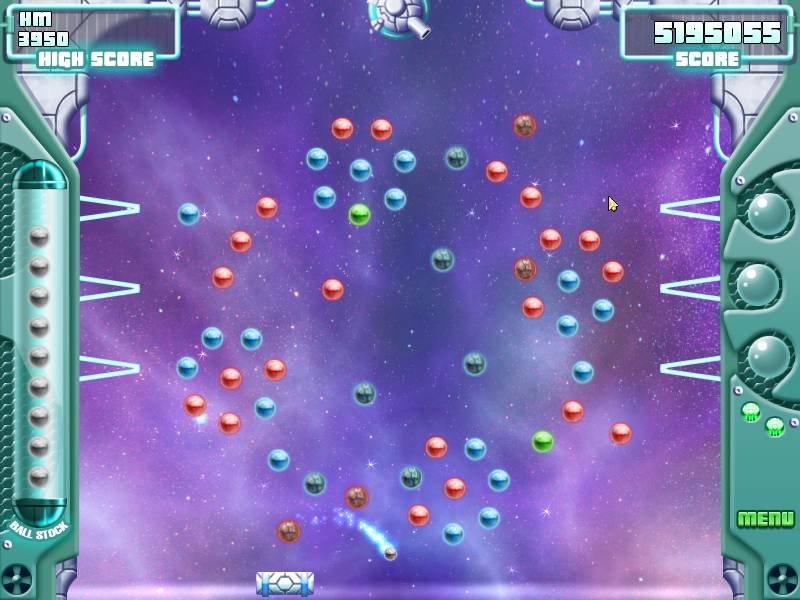Open the green MENU button
The width and height of the screenshot is (800, 600).
coord(765,519)
